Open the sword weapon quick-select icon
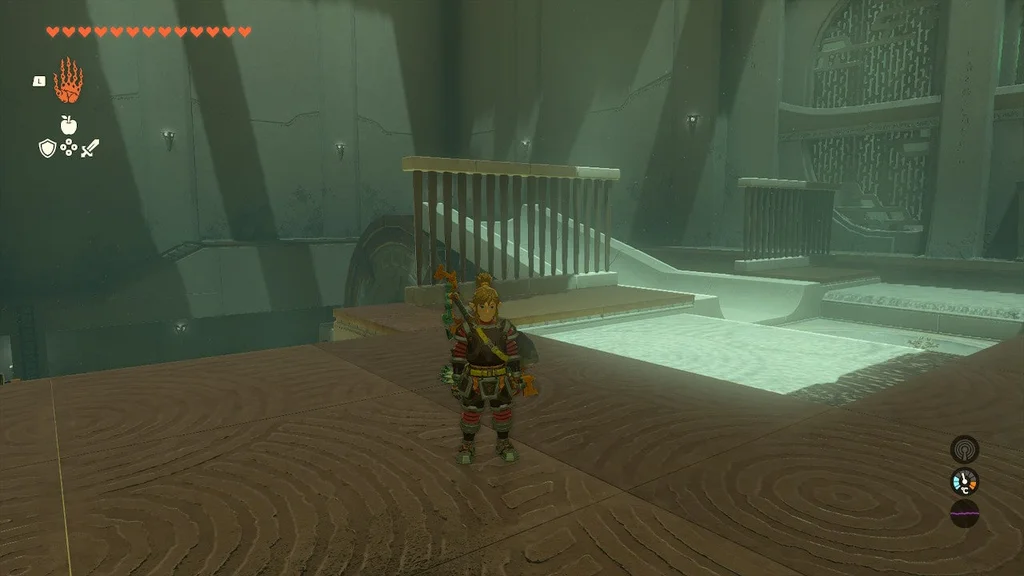This screenshot has height=576, width=1024. pyautogui.click(x=90, y=148)
